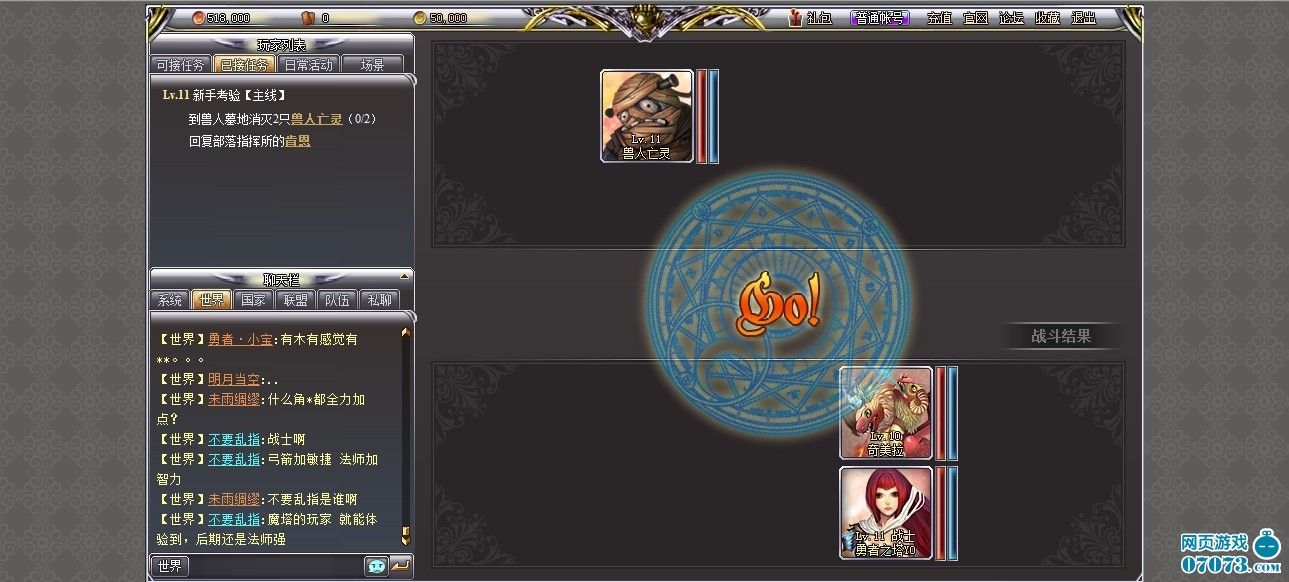1289x582 pixels.
Task: Click the 肯恩 NPC link in quest
Action: coord(297,141)
